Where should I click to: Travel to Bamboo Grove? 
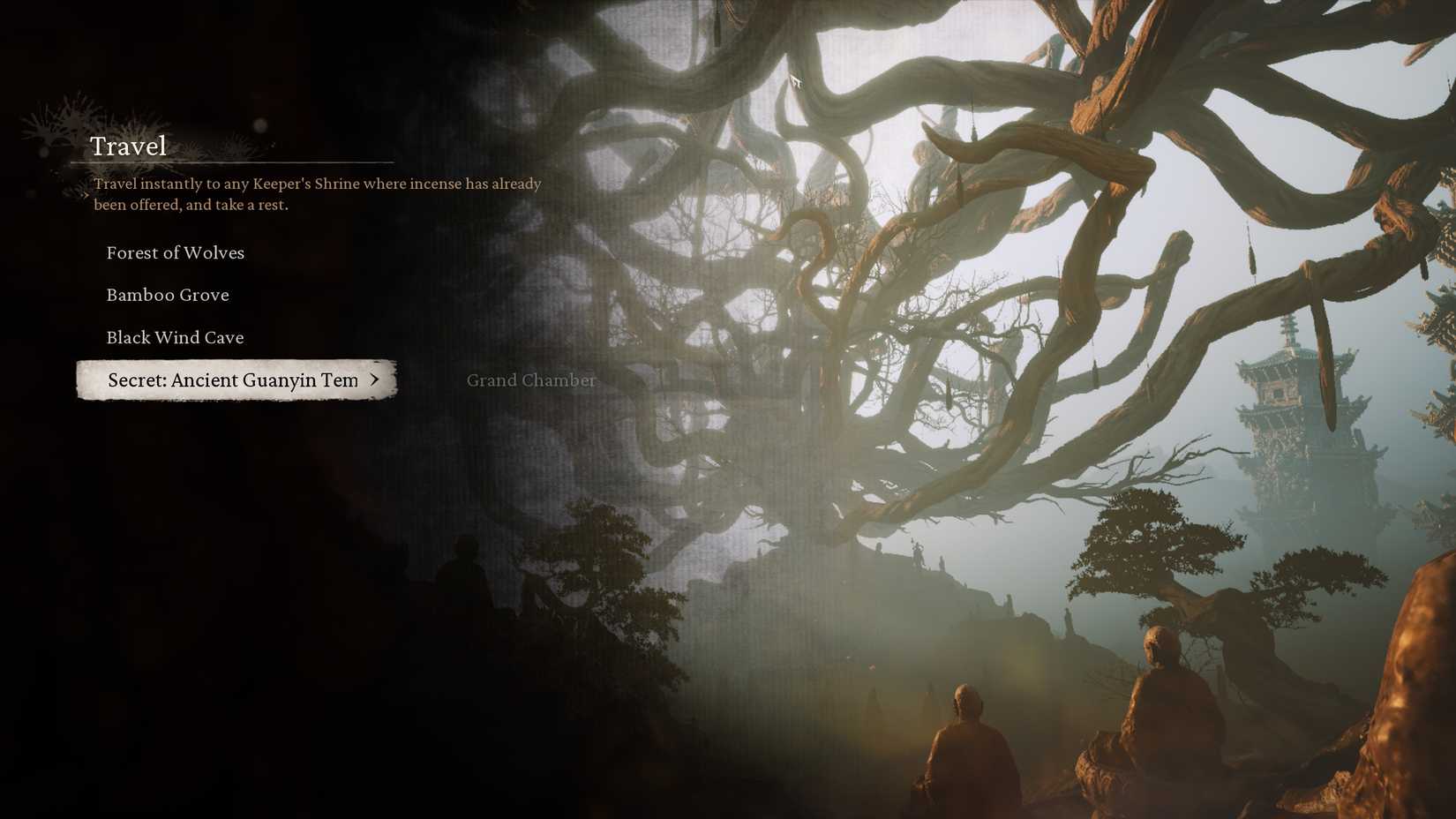tap(168, 295)
